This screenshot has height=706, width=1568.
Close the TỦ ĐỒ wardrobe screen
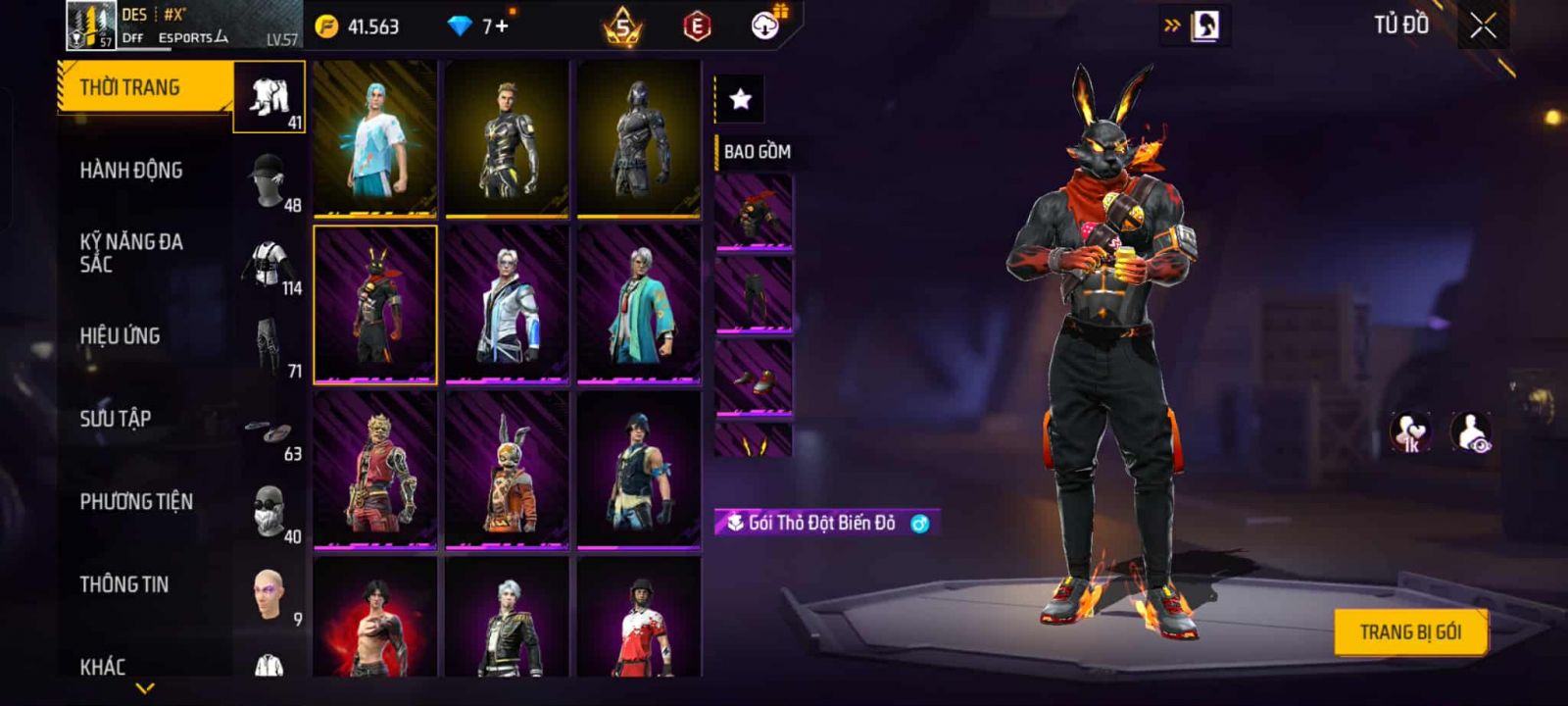point(1483,25)
